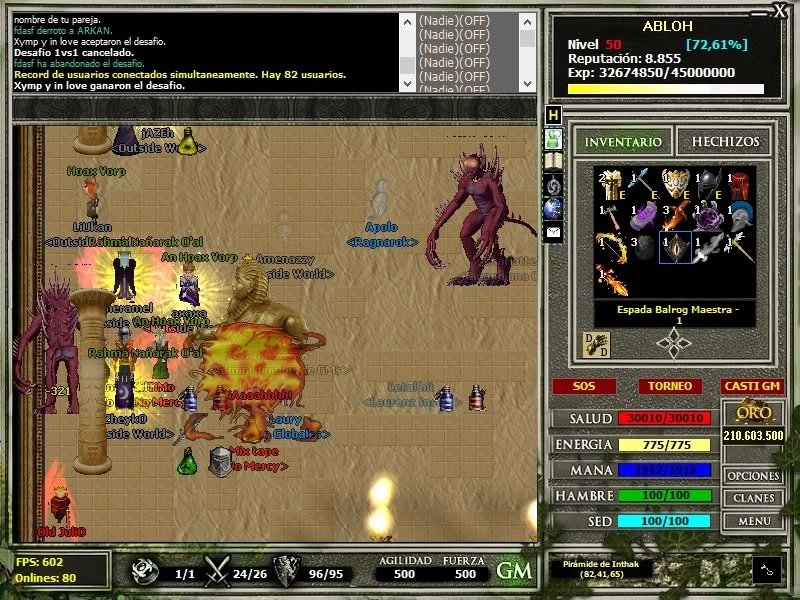800x600 pixels.
Task: Select the Espada Balrog Maestra inventory slot
Action: pos(676,246)
